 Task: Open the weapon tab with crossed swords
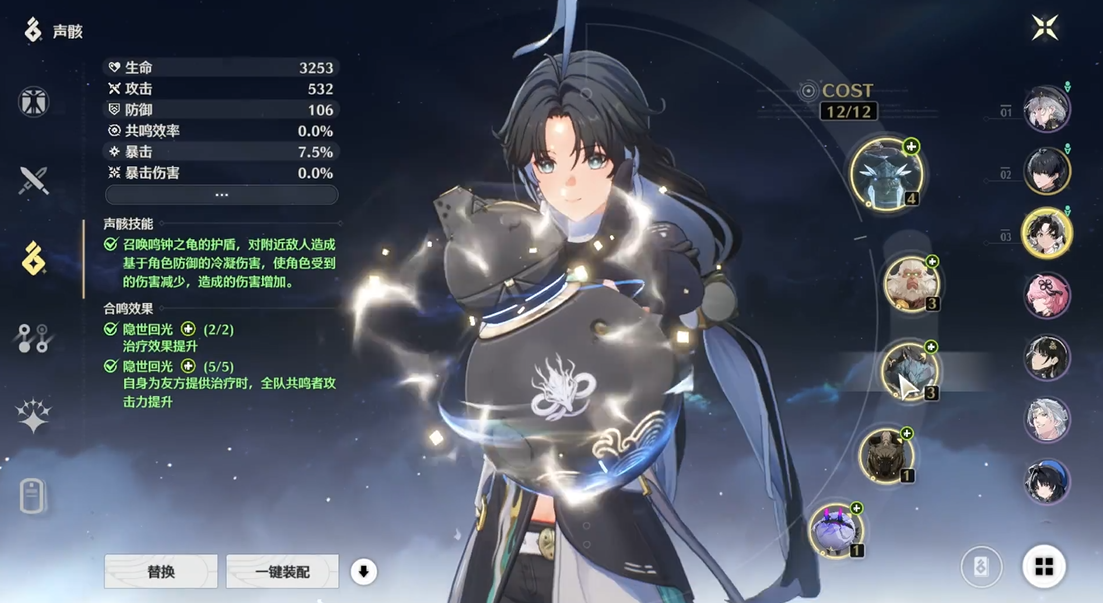click(x=34, y=181)
